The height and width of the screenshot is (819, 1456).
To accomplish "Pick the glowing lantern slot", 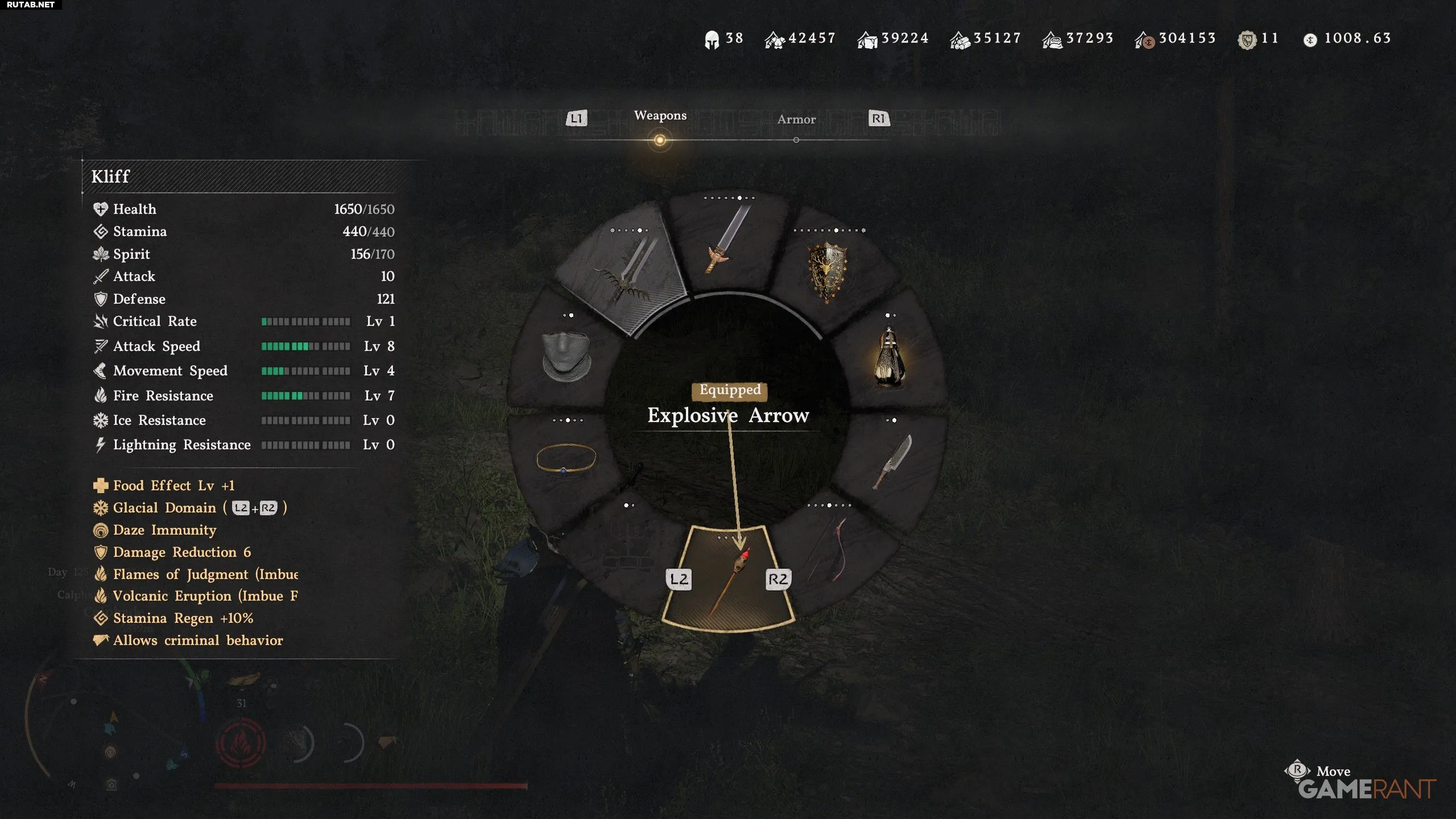I will click(x=889, y=359).
